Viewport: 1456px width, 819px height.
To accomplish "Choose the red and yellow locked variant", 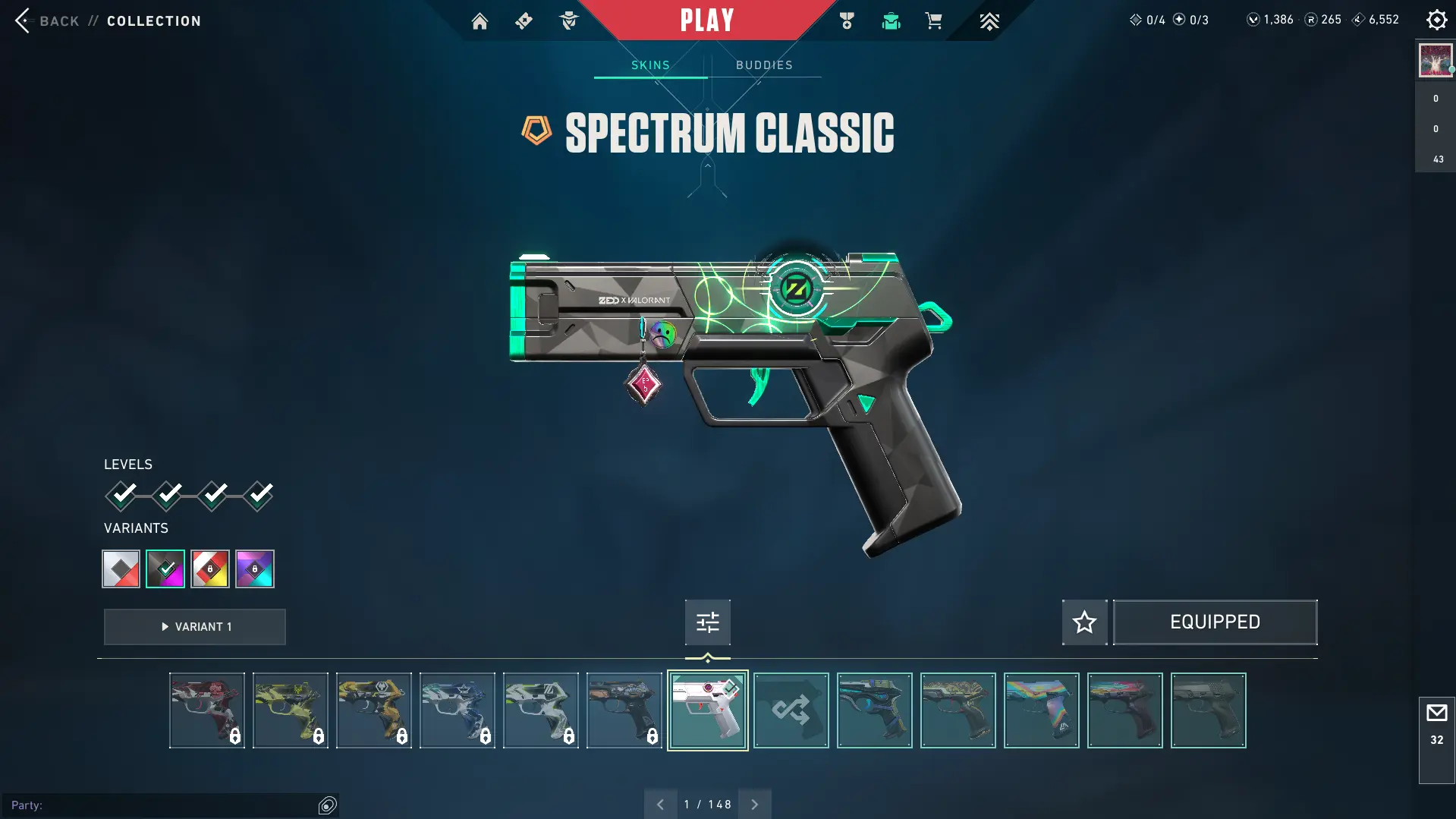I will [210, 569].
